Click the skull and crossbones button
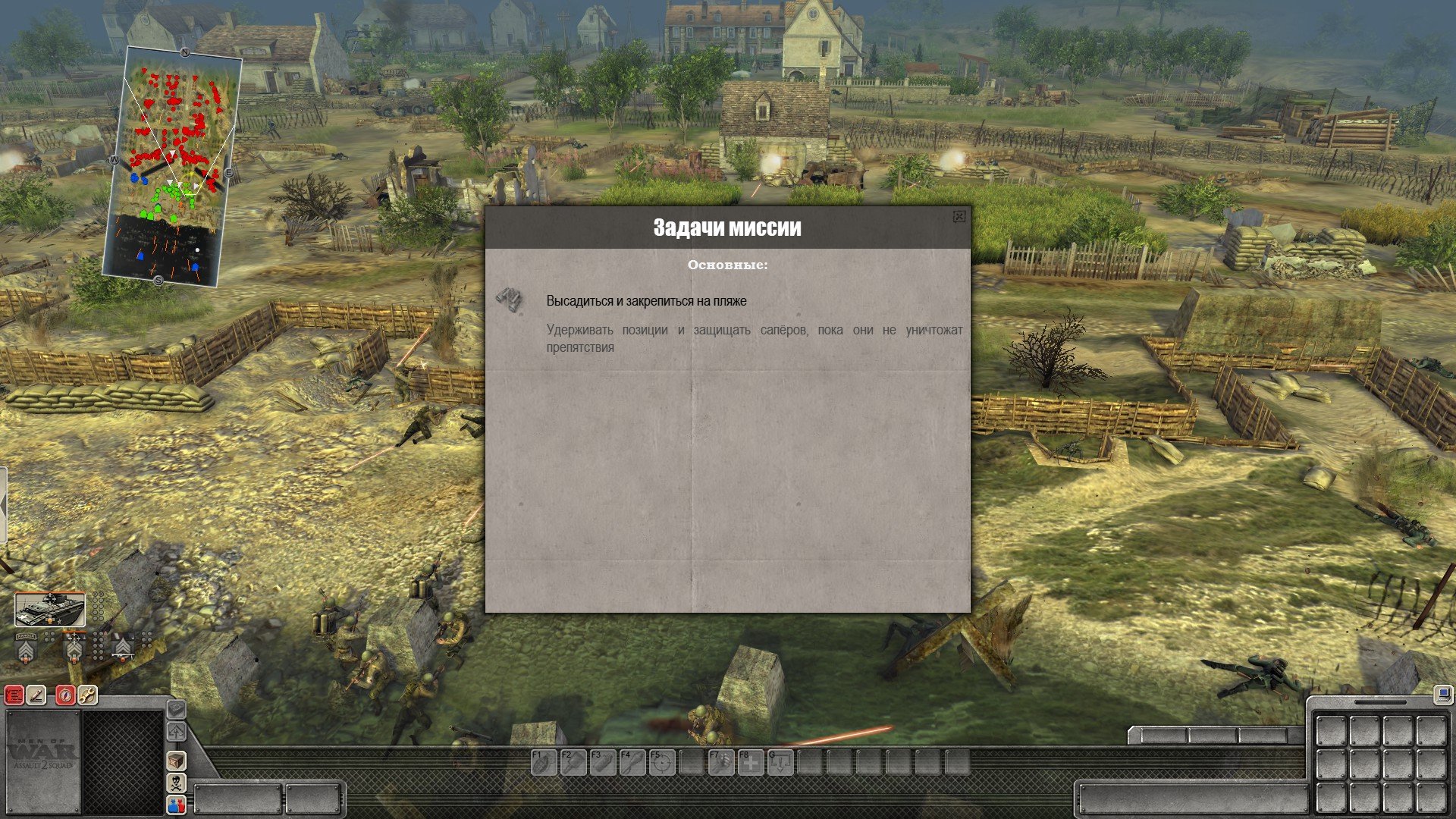Image resolution: width=1456 pixels, height=819 pixels. [176, 783]
